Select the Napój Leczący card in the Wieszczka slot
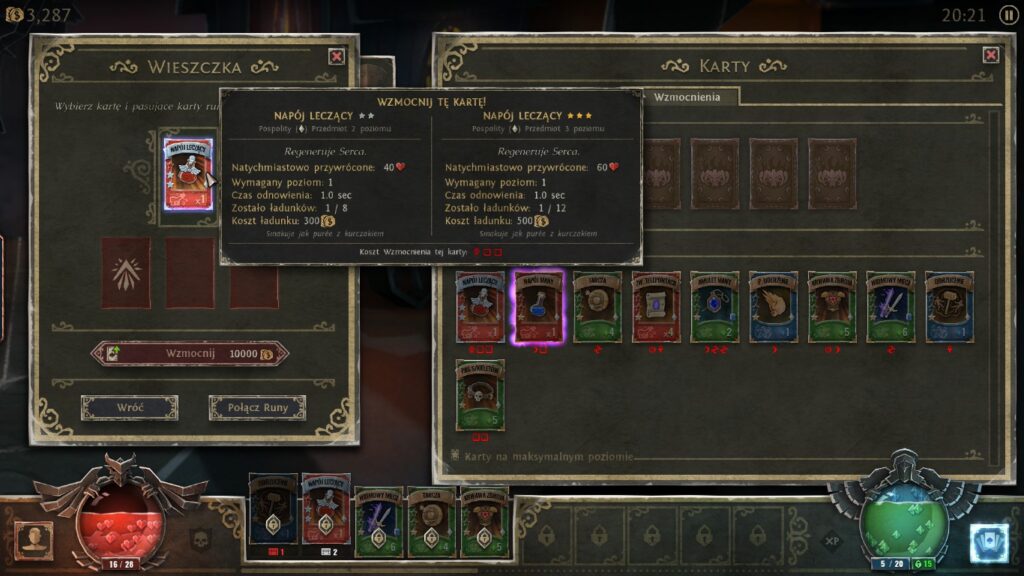The height and width of the screenshot is (576, 1024). coord(188,173)
